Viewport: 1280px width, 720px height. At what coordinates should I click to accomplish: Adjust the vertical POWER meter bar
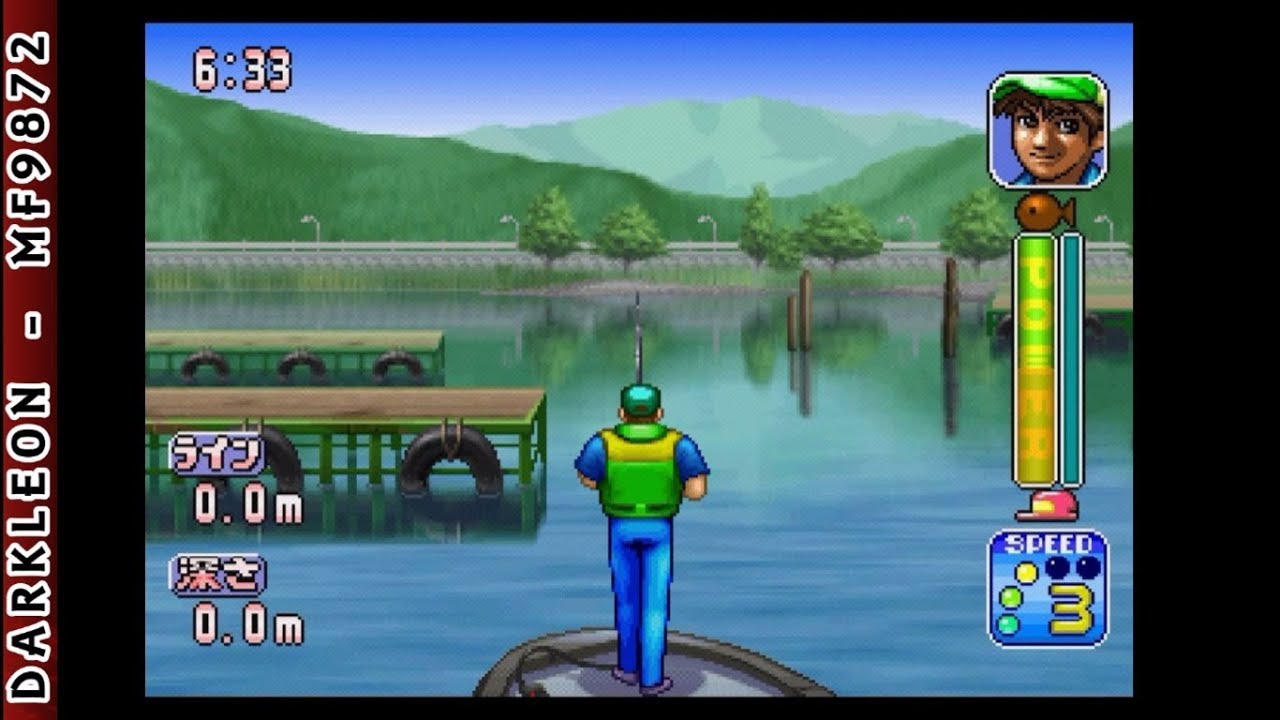pyautogui.click(x=1068, y=360)
